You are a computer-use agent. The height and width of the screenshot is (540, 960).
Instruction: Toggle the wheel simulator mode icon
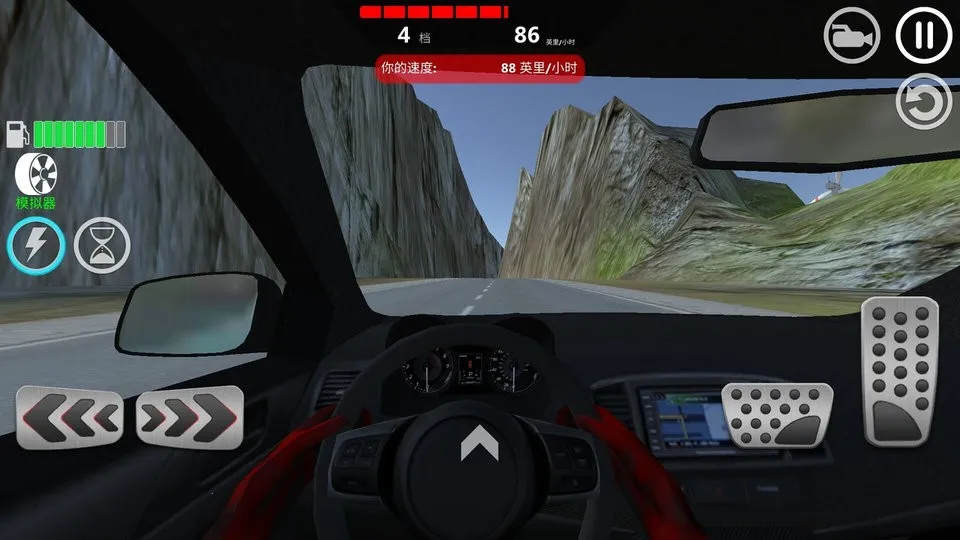(x=36, y=174)
